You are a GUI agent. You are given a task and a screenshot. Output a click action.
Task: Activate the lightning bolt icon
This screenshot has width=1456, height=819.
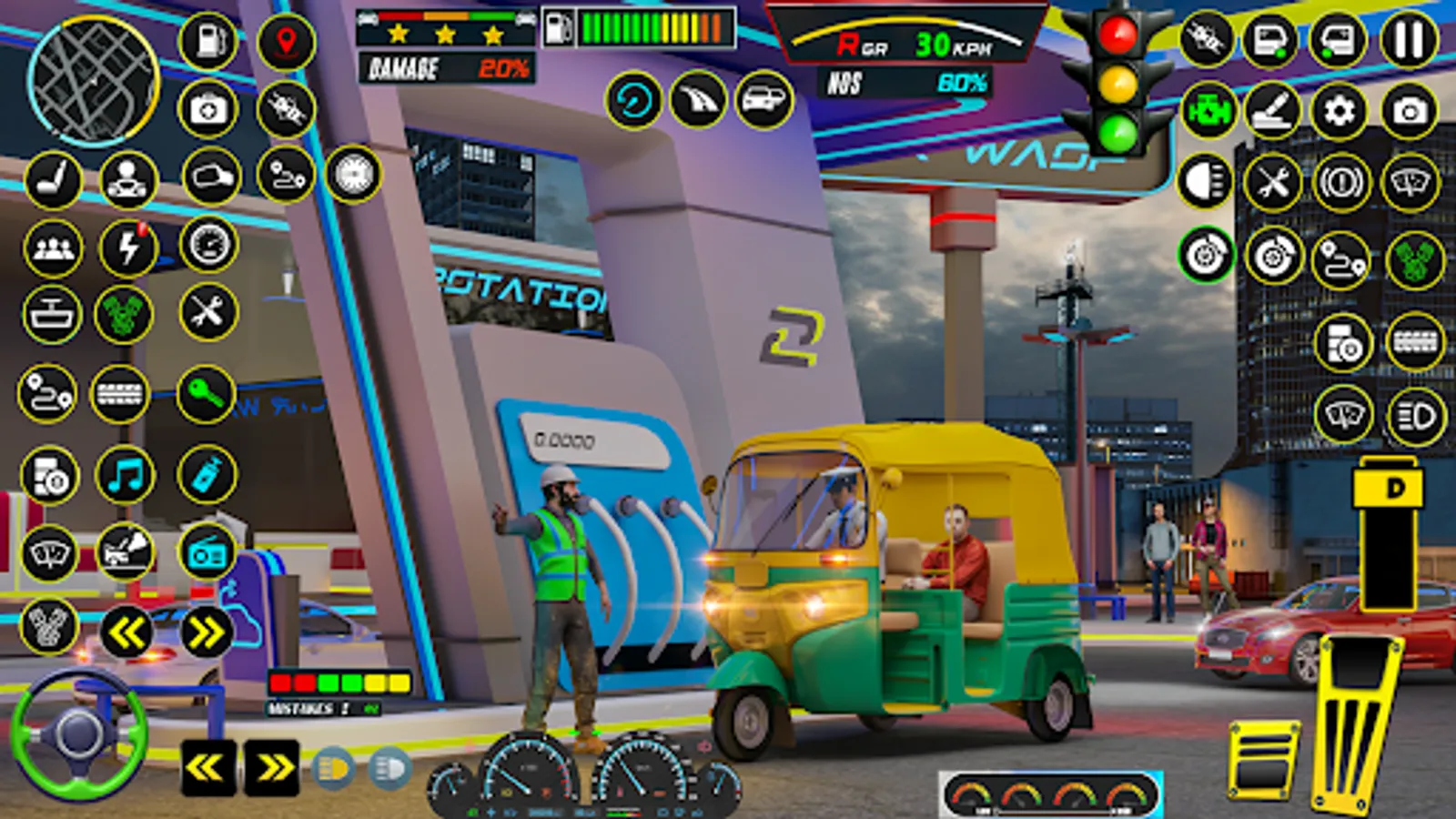point(128,248)
